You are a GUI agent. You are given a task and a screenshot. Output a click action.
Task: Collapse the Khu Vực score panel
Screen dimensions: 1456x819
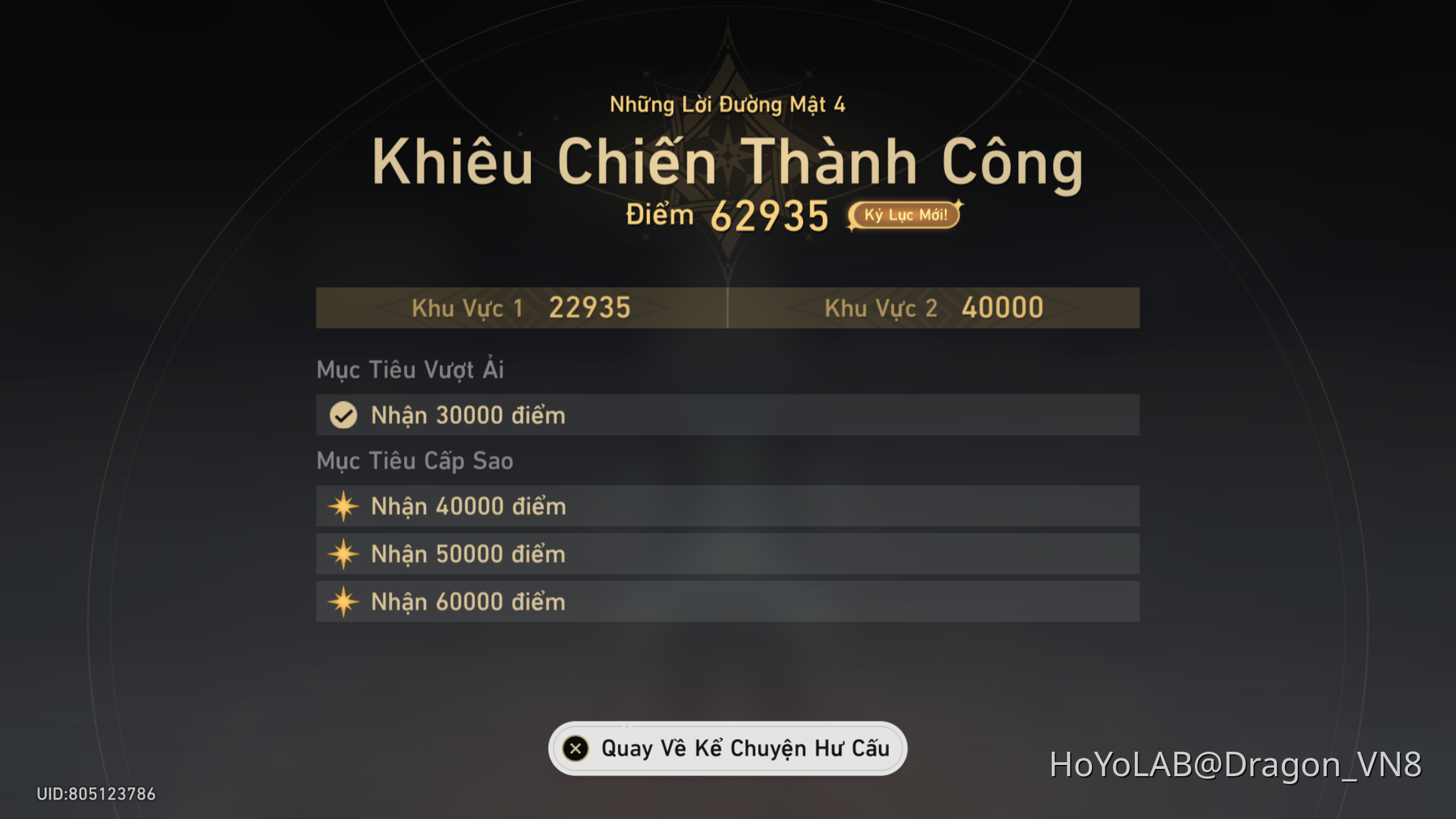click(728, 307)
